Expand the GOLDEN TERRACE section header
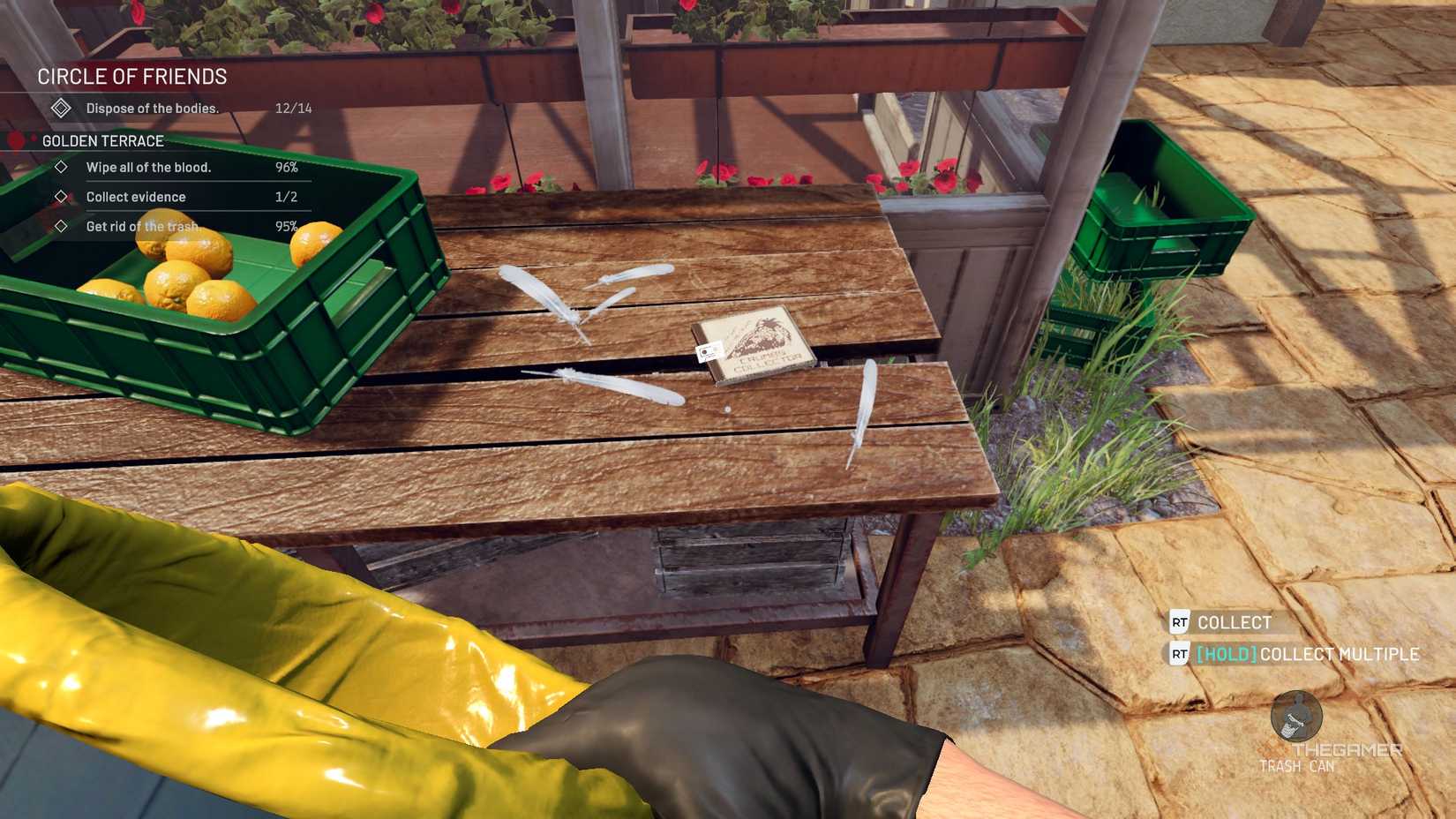 [x=101, y=140]
